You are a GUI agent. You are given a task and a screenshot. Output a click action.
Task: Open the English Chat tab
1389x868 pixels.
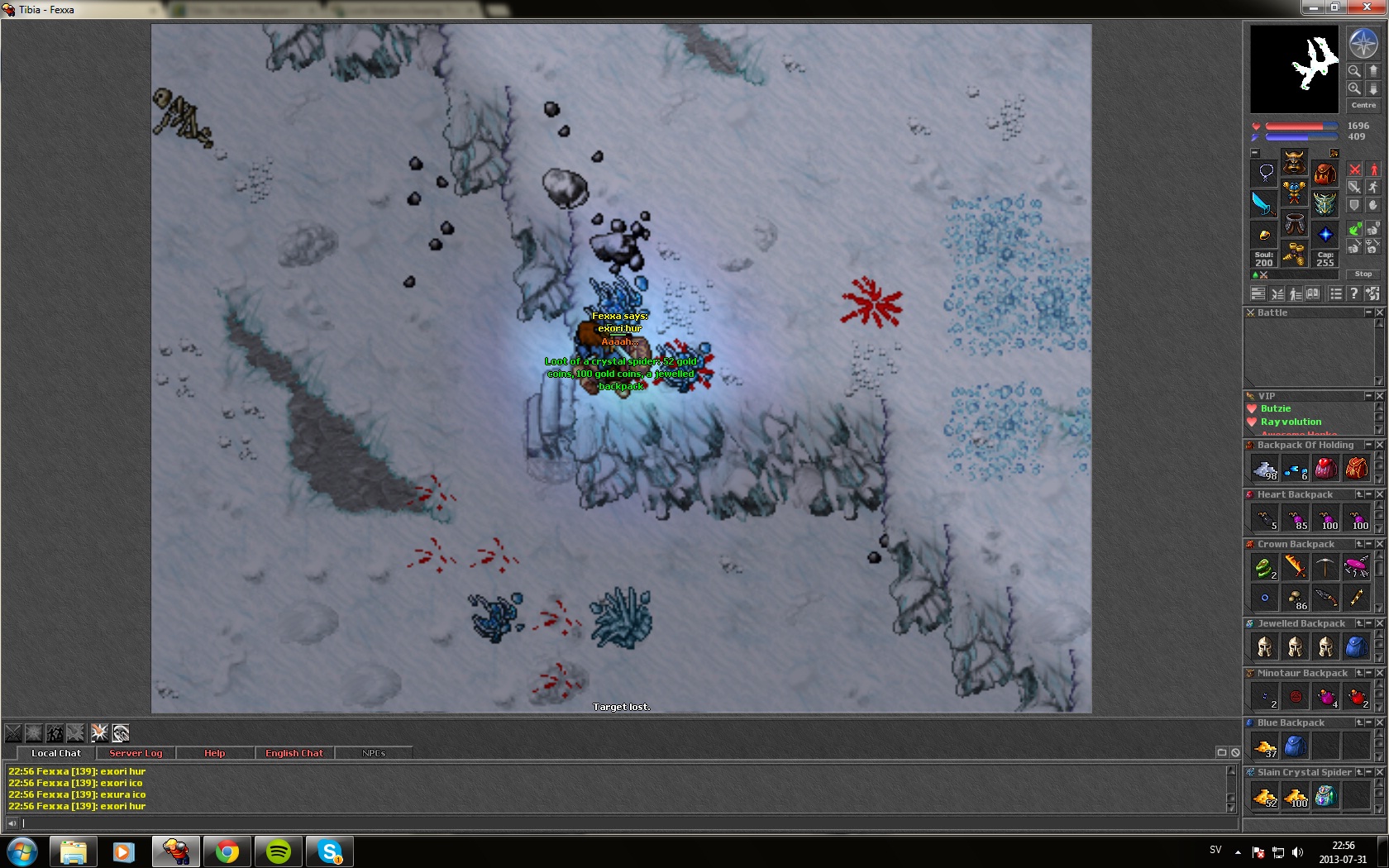[294, 753]
